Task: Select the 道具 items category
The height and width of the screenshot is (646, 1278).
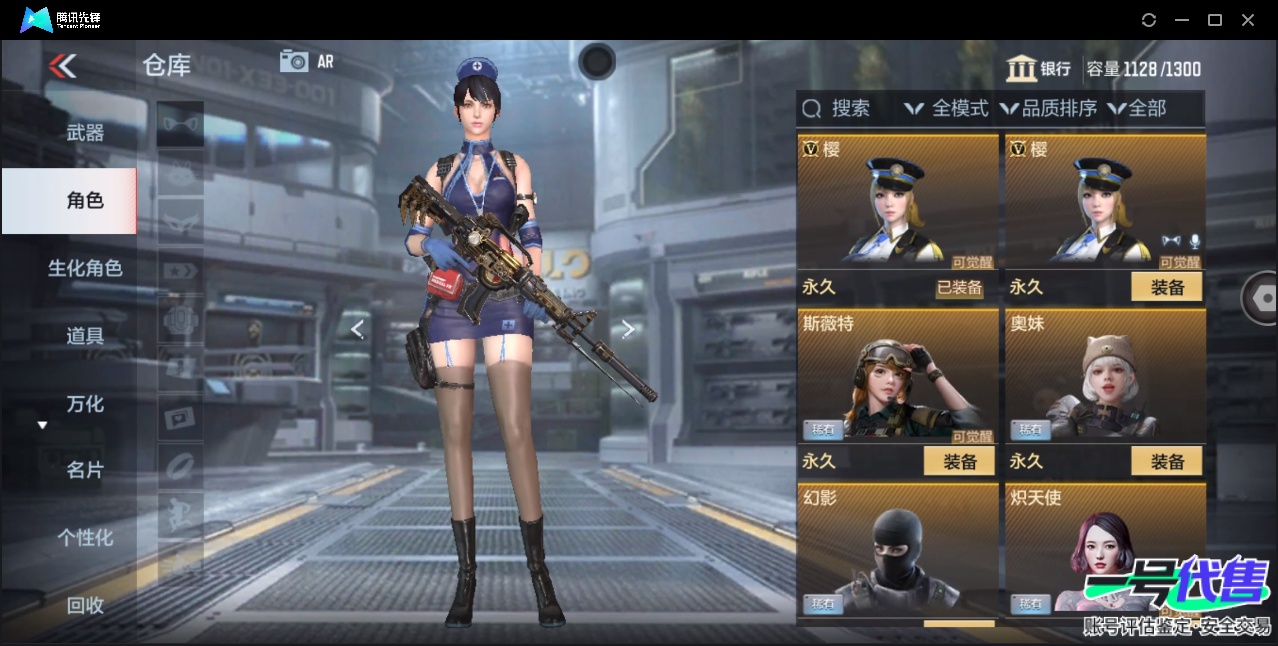Action: (85, 336)
